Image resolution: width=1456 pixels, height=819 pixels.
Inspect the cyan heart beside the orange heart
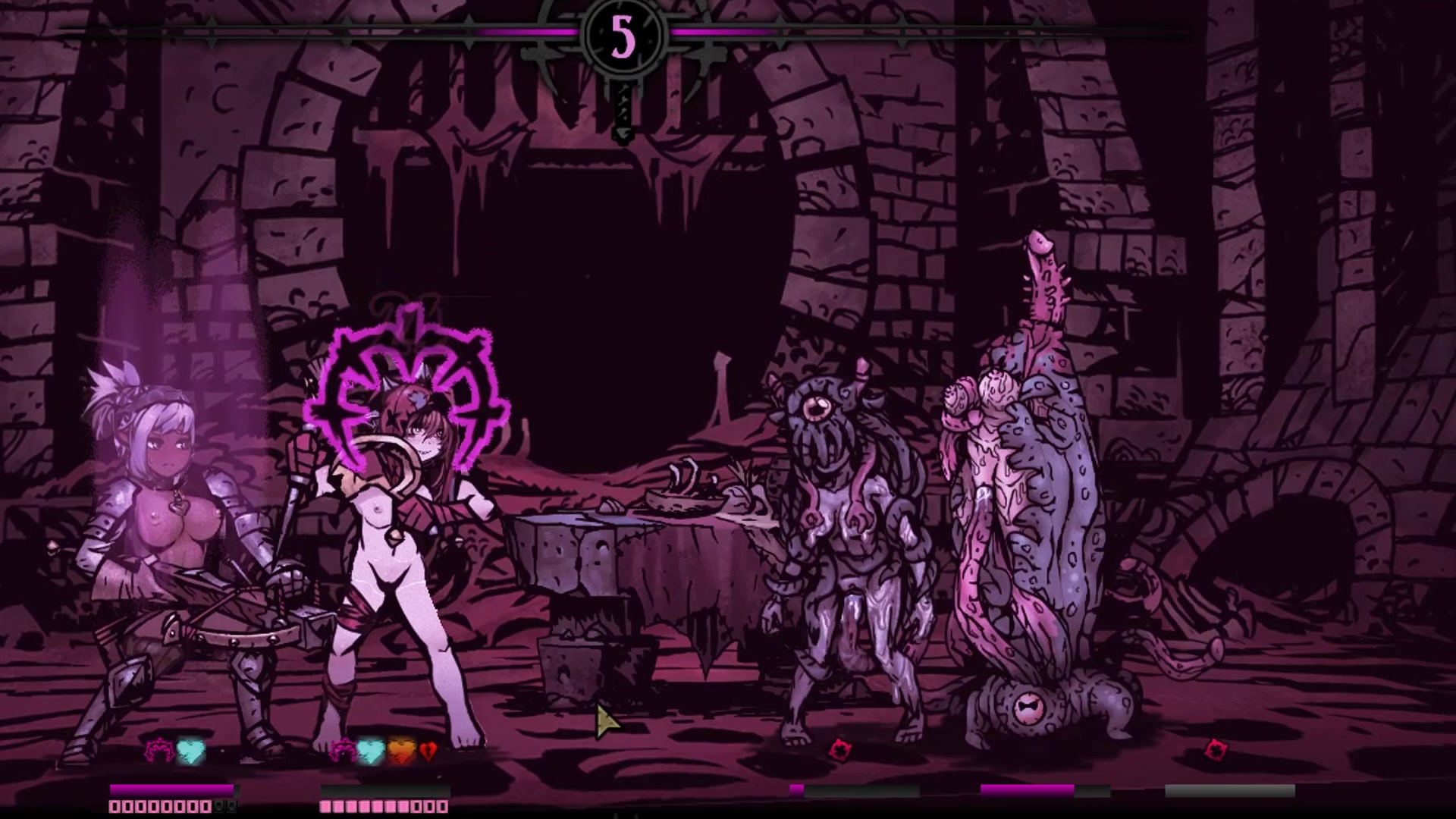tap(370, 751)
